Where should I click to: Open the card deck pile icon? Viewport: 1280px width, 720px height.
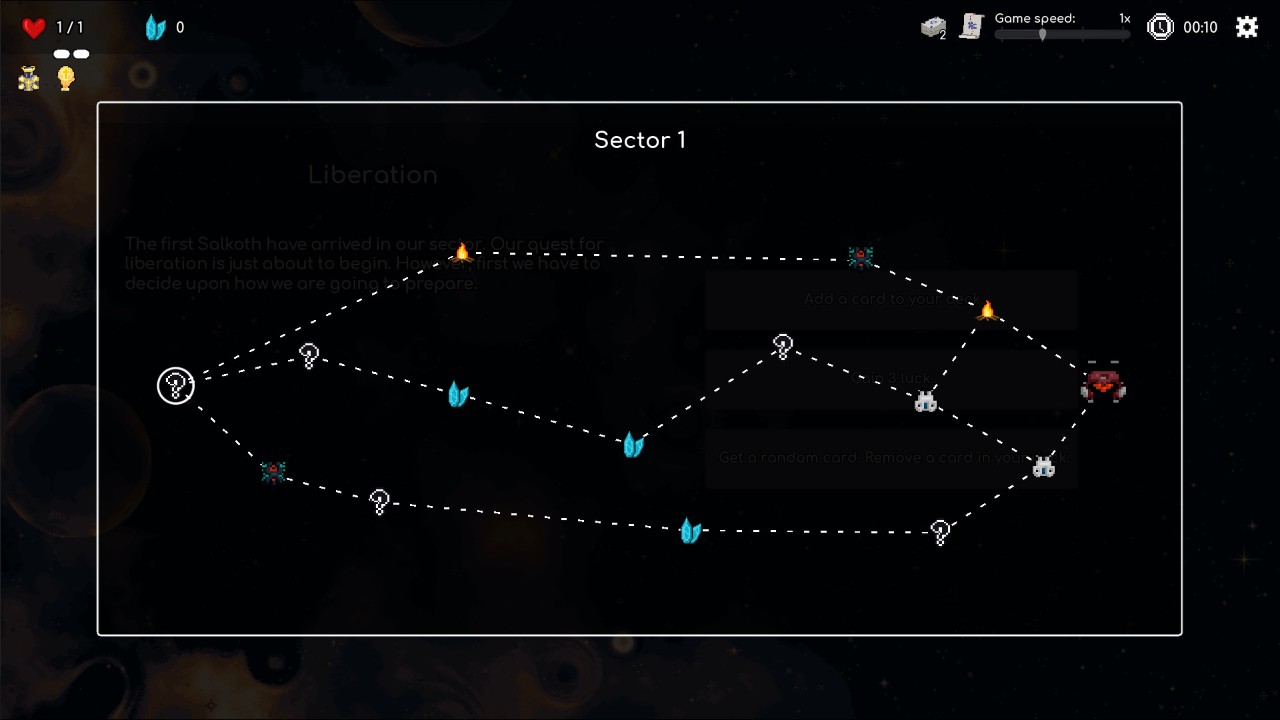coord(933,28)
